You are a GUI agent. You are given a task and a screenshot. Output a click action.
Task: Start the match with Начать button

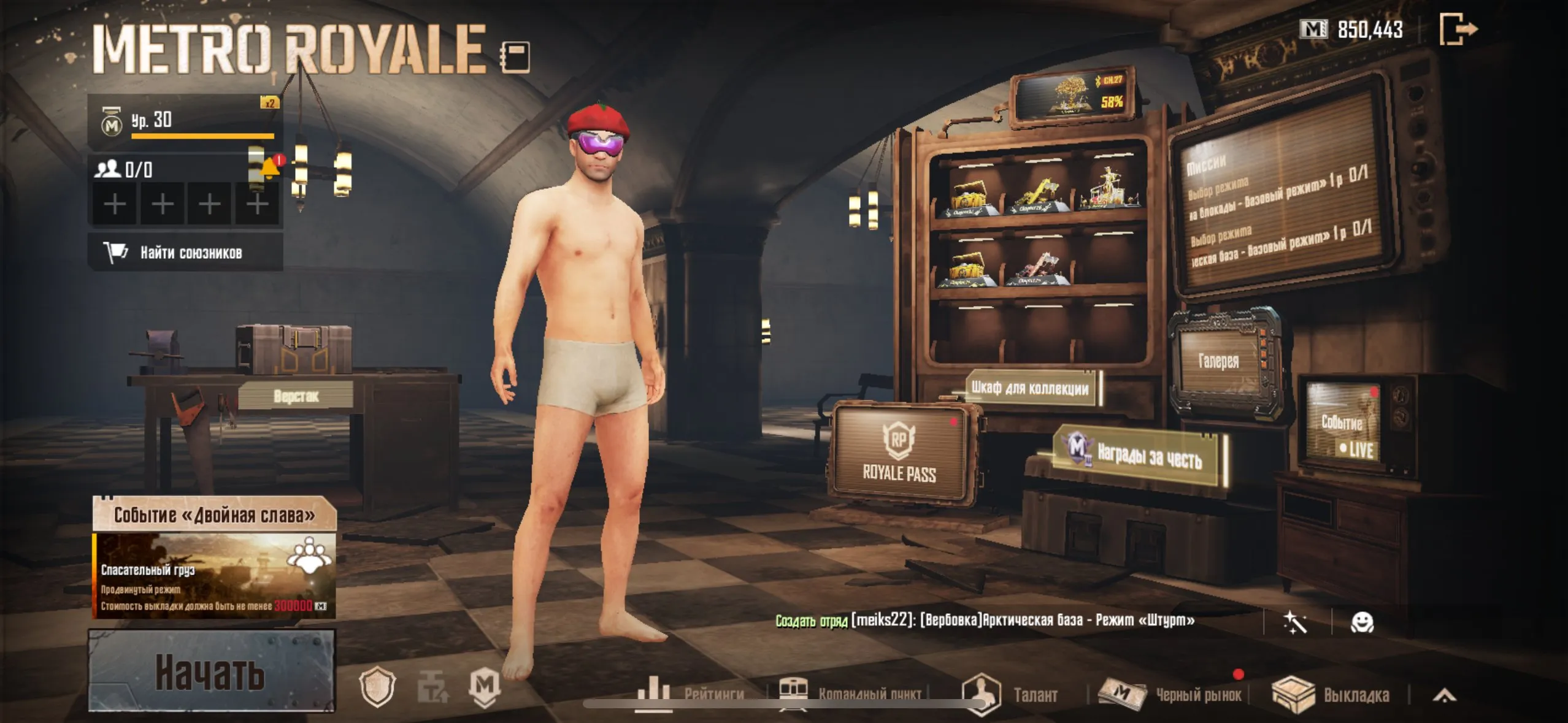tap(211, 671)
